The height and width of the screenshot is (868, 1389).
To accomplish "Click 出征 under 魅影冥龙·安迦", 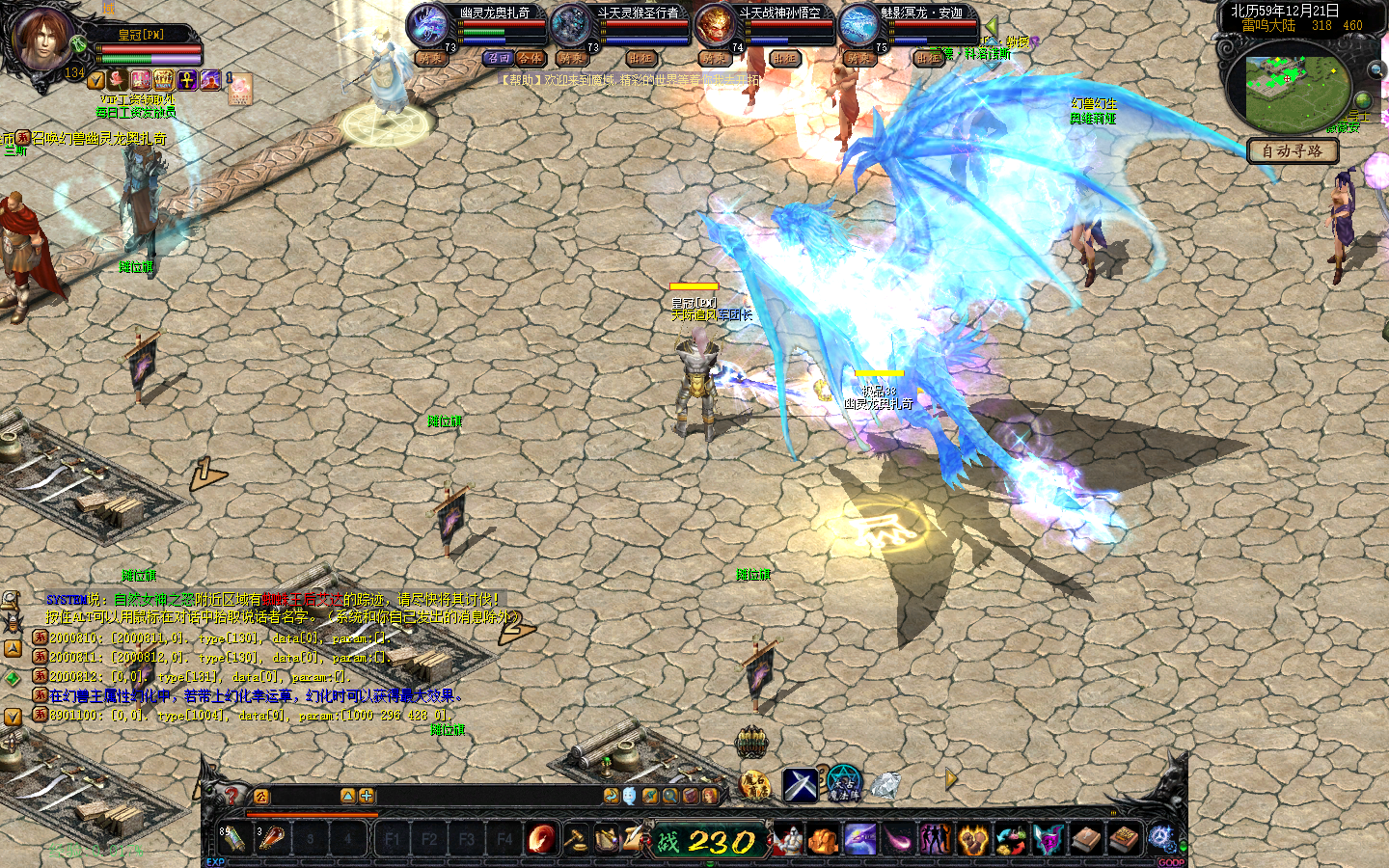I will pos(928,59).
